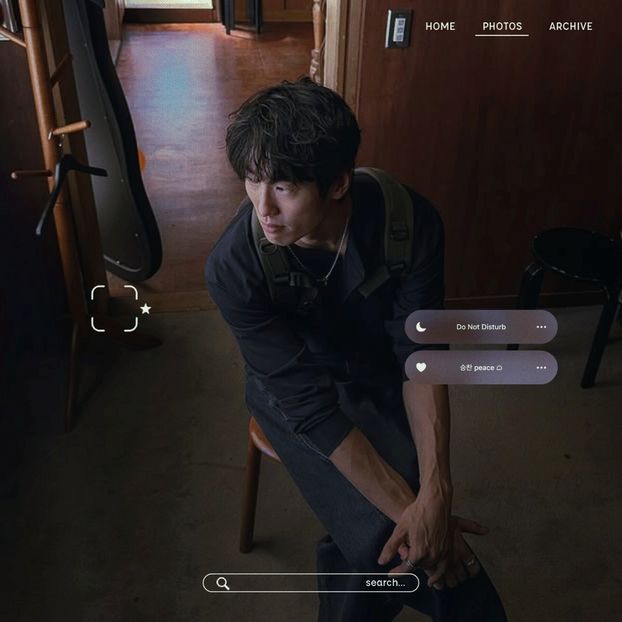Select the peace pill with heart
622x622 pixels.
tap(481, 367)
